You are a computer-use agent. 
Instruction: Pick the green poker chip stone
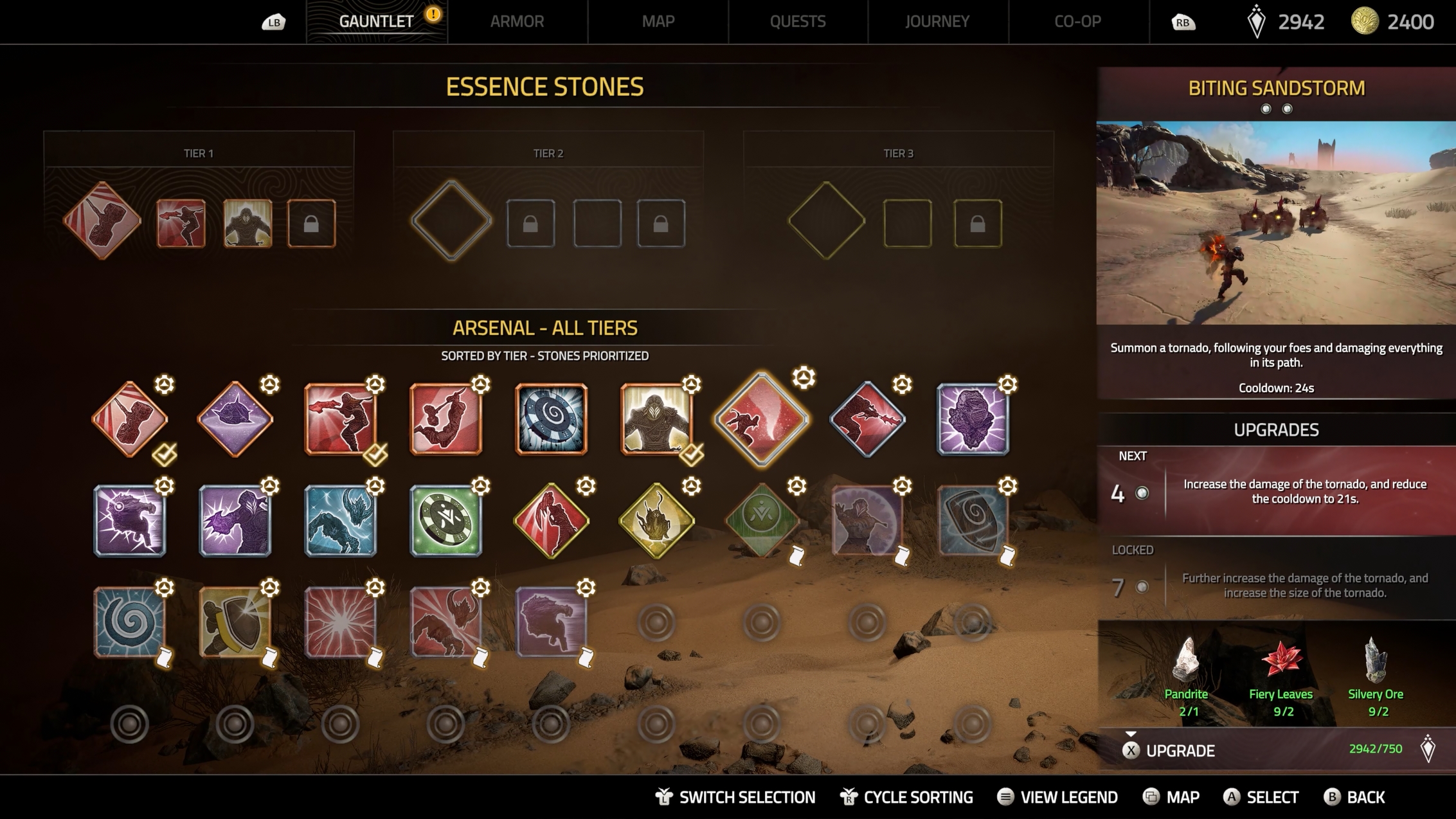pos(445,520)
